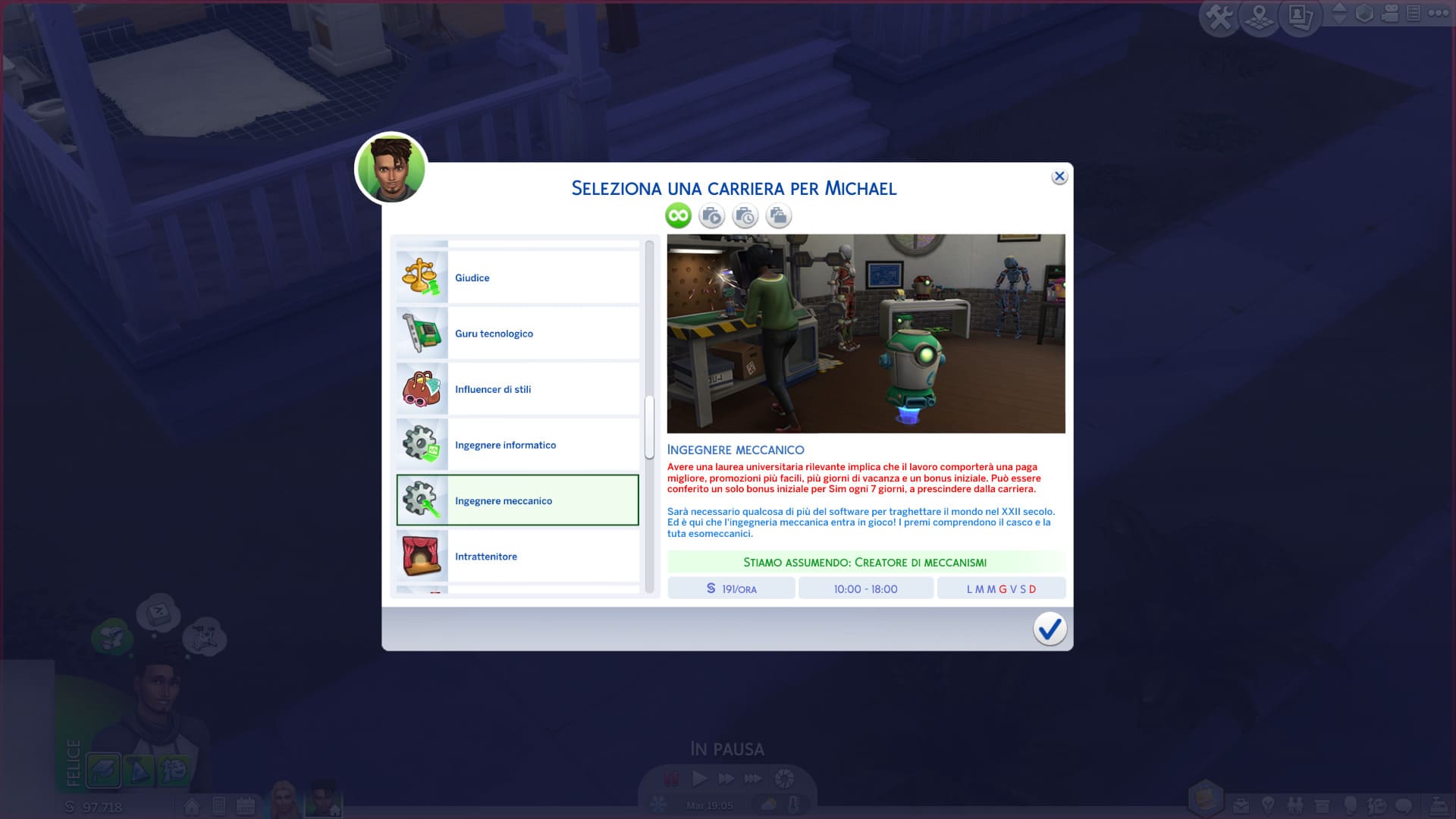Select the Ingegnere informatico career
This screenshot has width=1456, height=819.
click(x=518, y=445)
